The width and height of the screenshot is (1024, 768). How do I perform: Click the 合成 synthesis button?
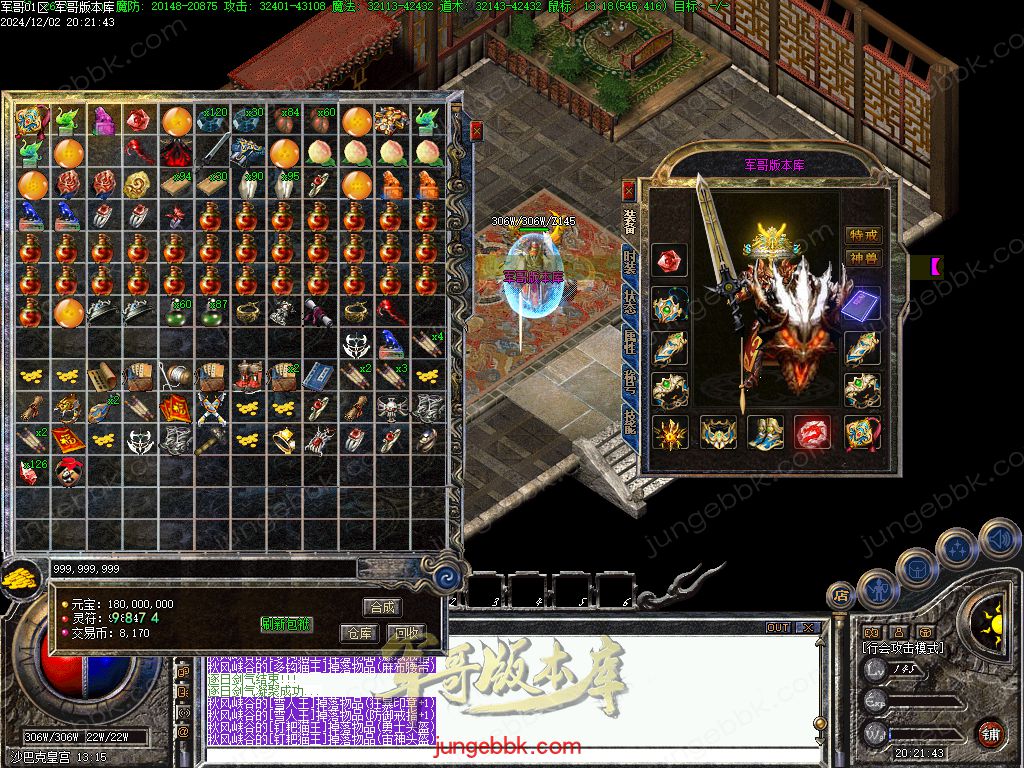click(x=382, y=607)
